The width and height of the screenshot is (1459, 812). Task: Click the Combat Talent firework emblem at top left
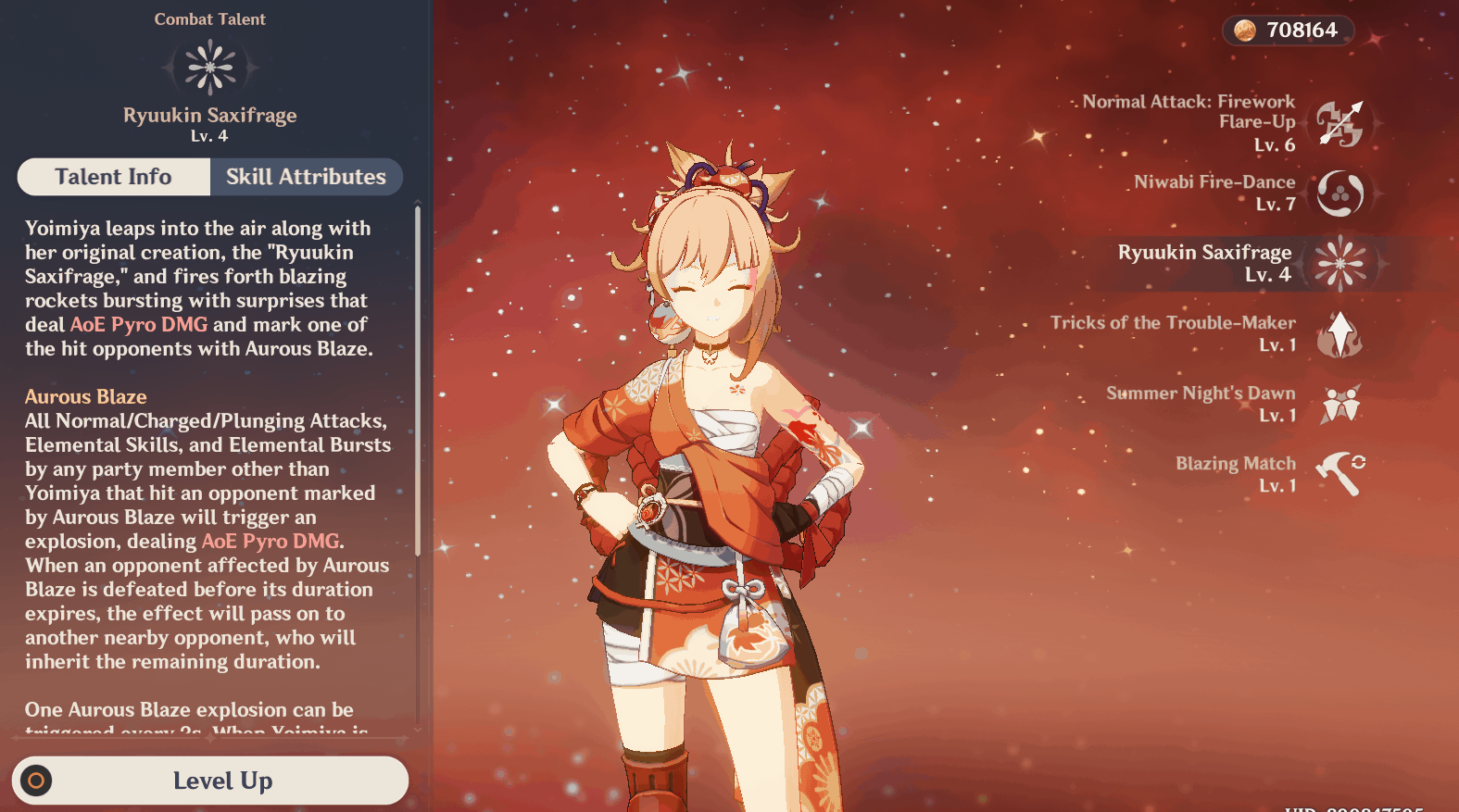click(x=210, y=67)
